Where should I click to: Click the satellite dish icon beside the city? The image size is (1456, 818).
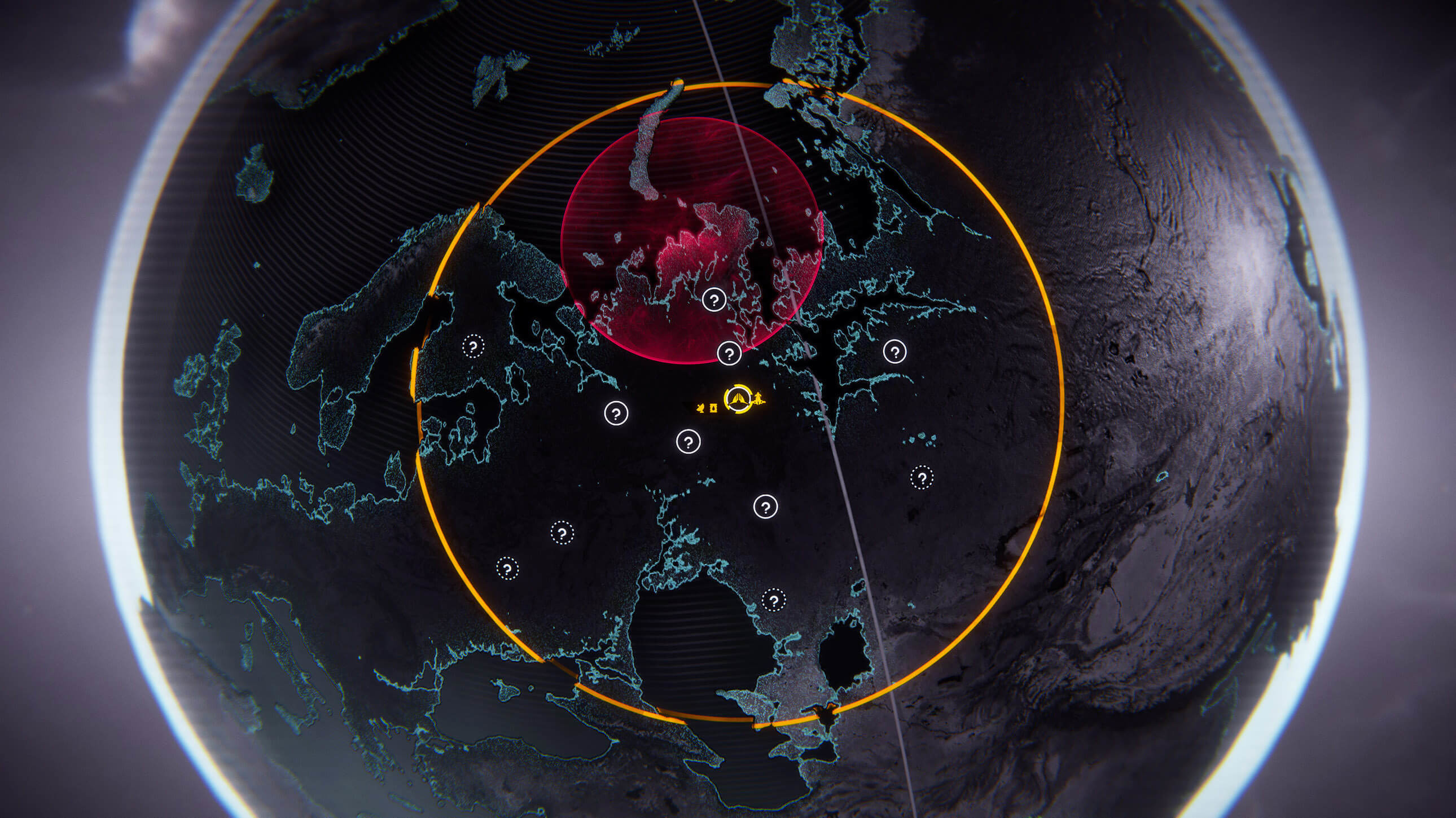click(701, 407)
